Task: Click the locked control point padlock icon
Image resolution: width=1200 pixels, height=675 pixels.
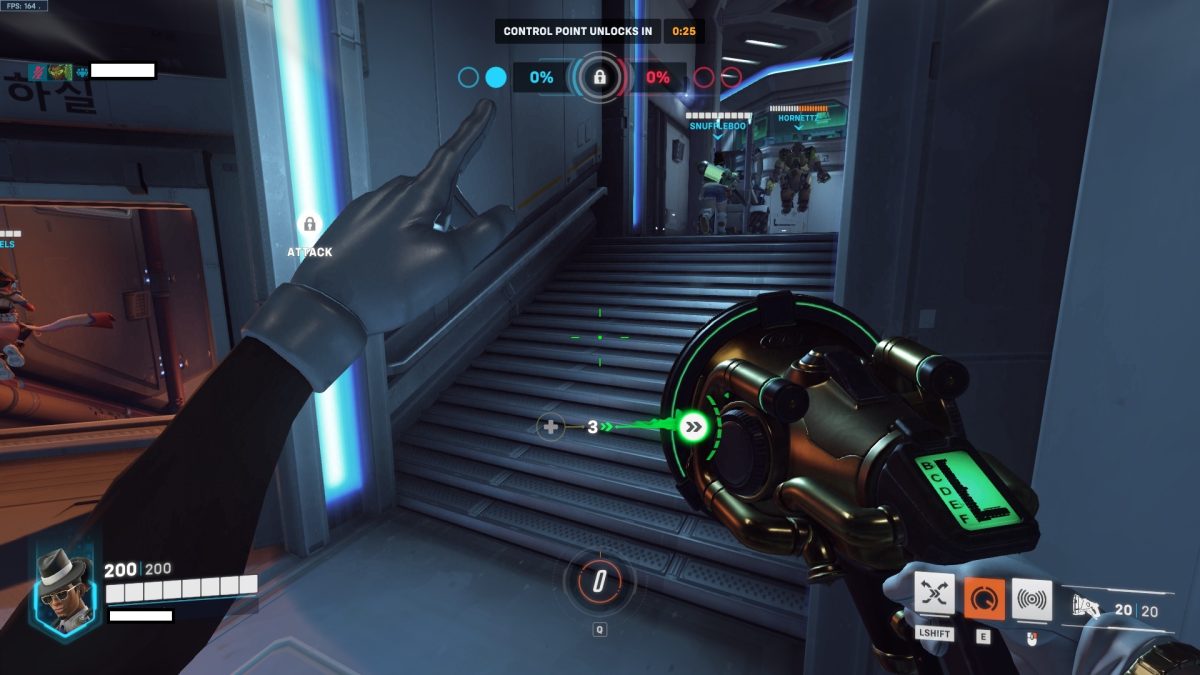Action: (599, 77)
